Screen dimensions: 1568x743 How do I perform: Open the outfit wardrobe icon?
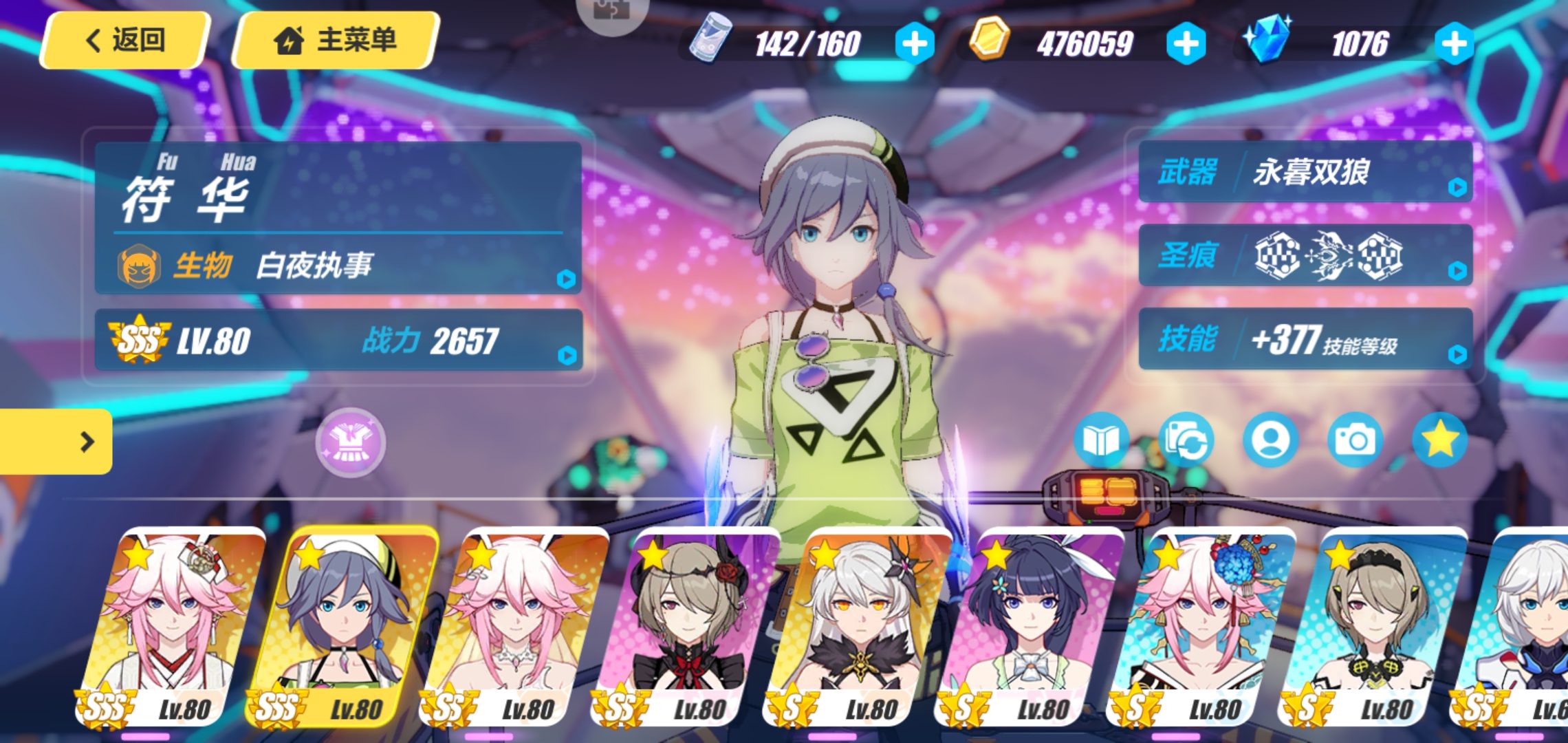click(351, 442)
